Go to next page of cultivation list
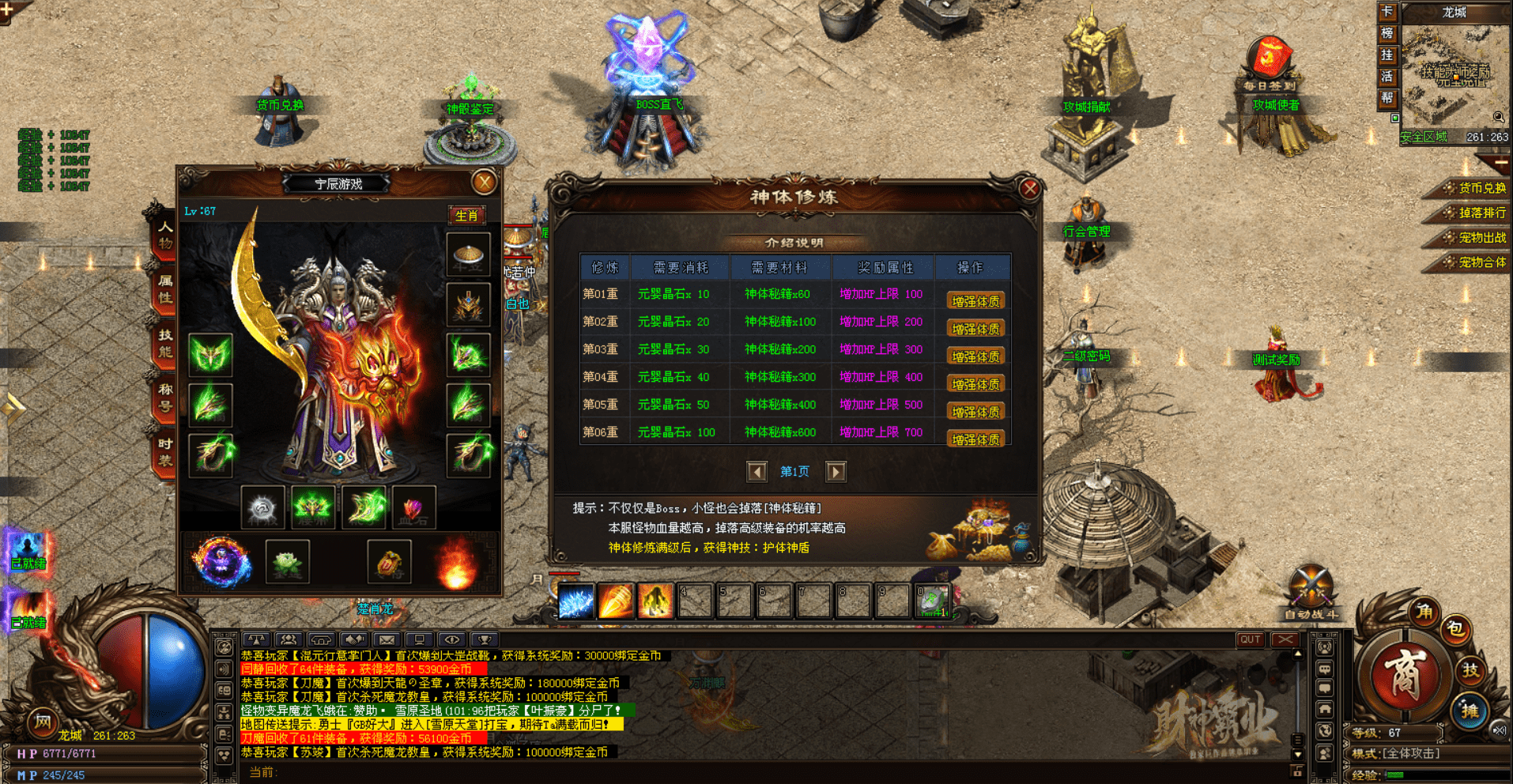Image resolution: width=1513 pixels, height=784 pixels. pos(836,472)
